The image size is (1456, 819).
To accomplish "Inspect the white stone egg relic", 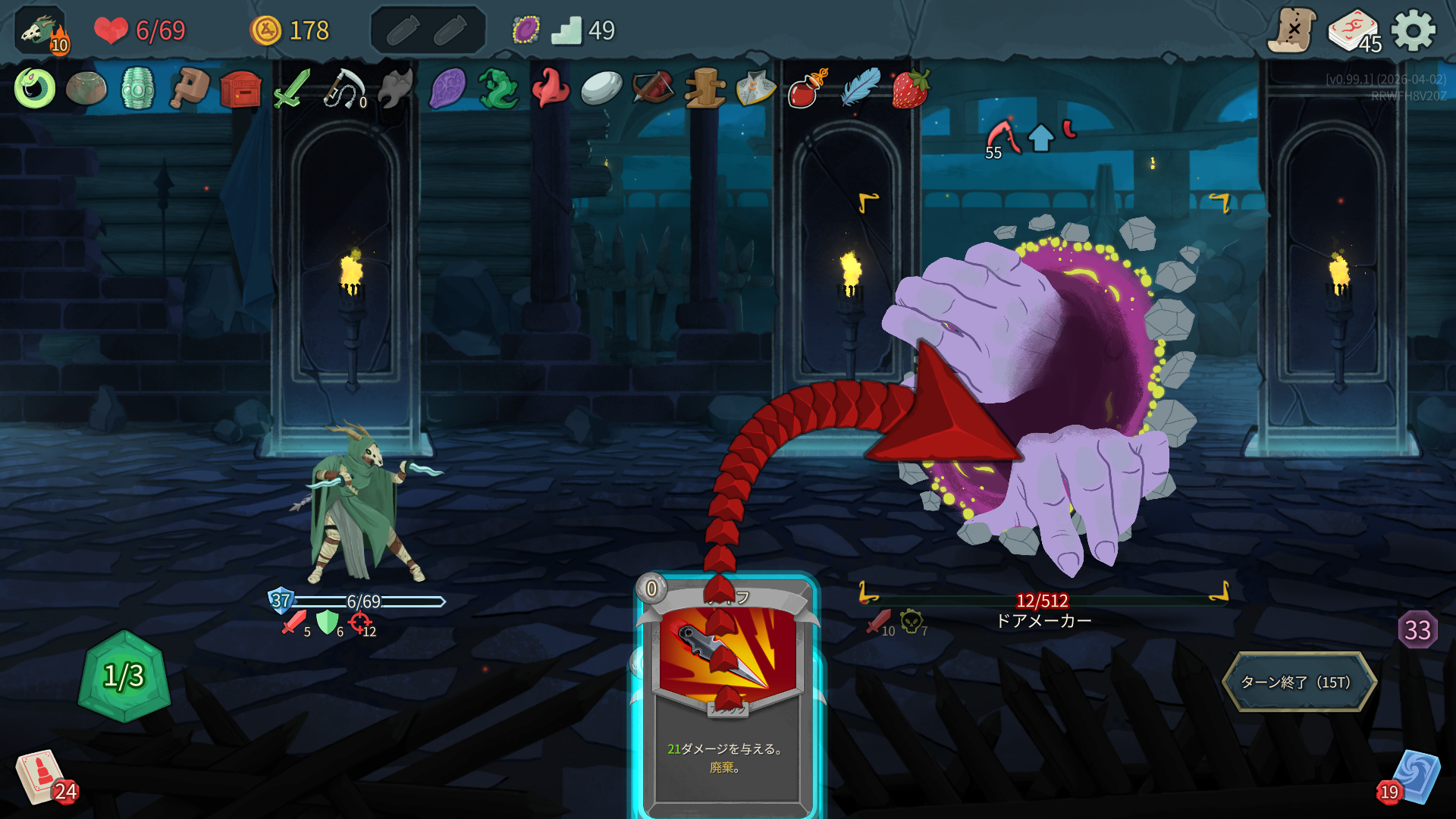I will pyautogui.click(x=601, y=89).
